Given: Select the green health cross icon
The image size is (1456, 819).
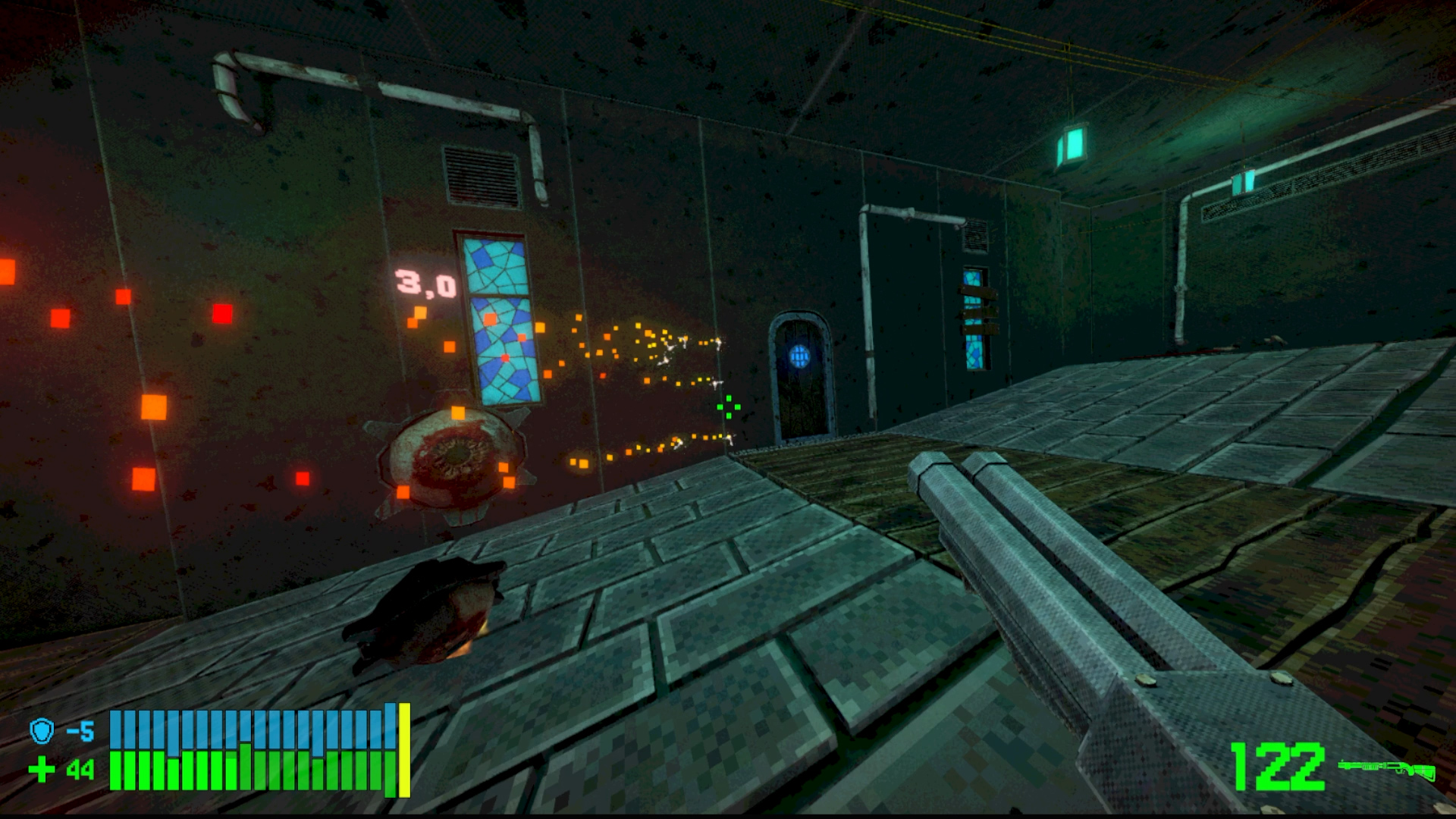Looking at the screenshot, I should coord(42,770).
